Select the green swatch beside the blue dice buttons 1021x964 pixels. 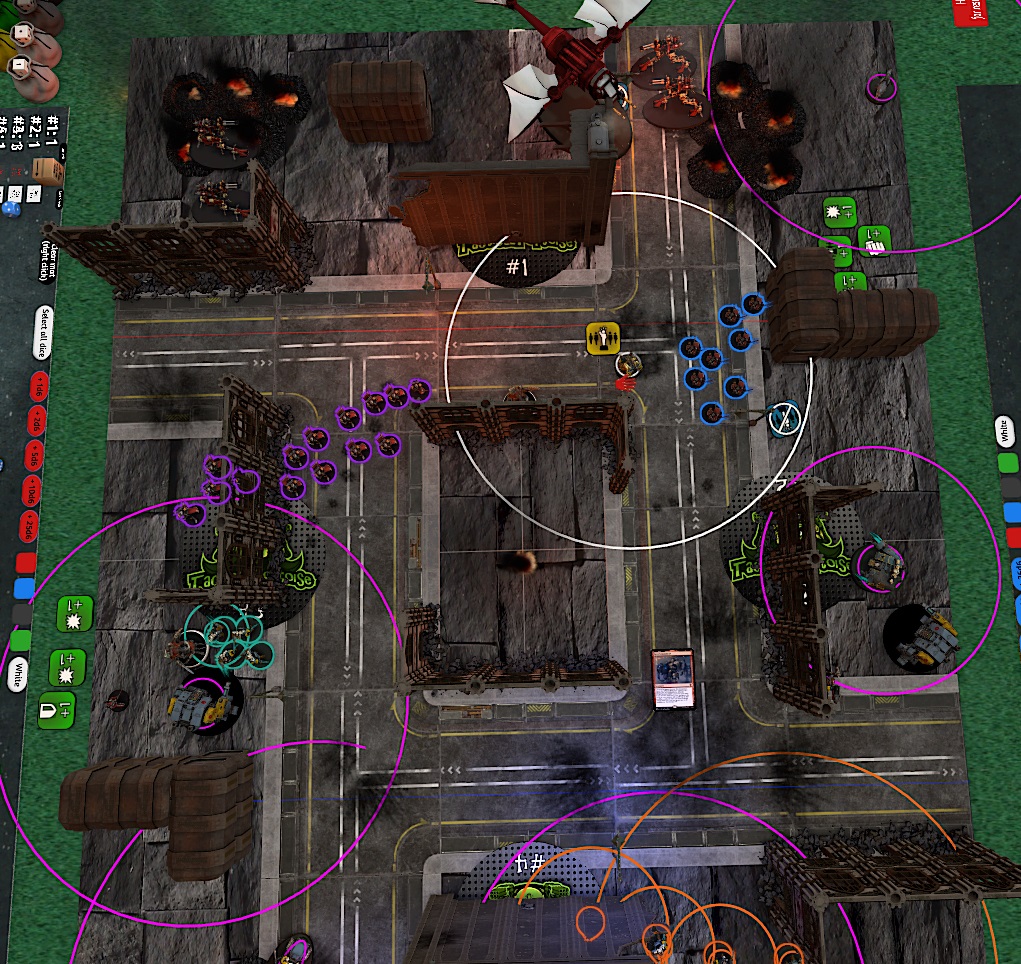tap(1009, 464)
